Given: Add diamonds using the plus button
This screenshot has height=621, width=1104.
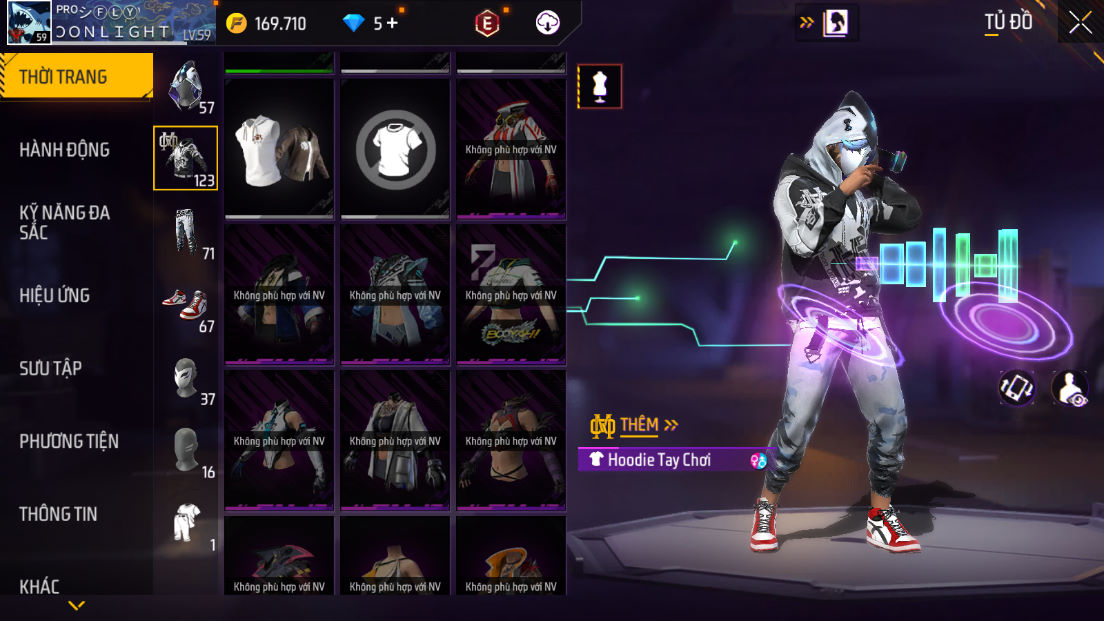Looking at the screenshot, I should 392,23.
